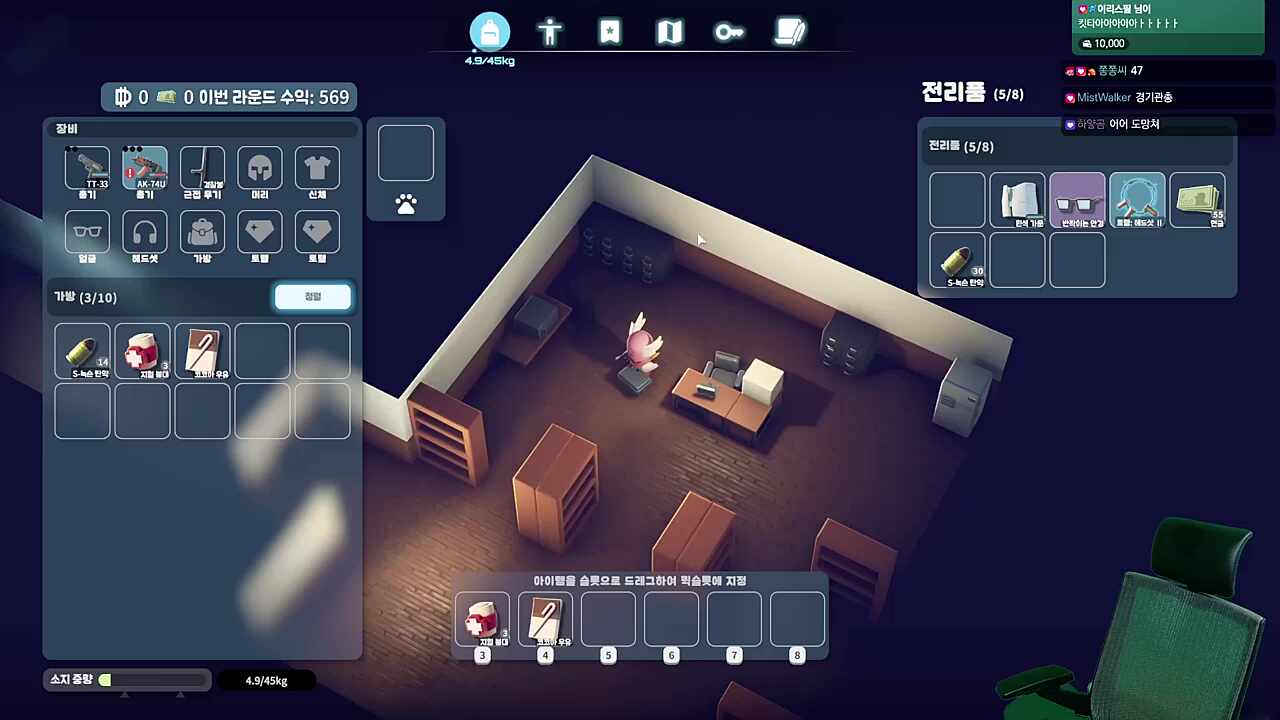Open the bookmark quest icon in top toolbar
This screenshot has height=720, width=1280.
[x=610, y=32]
